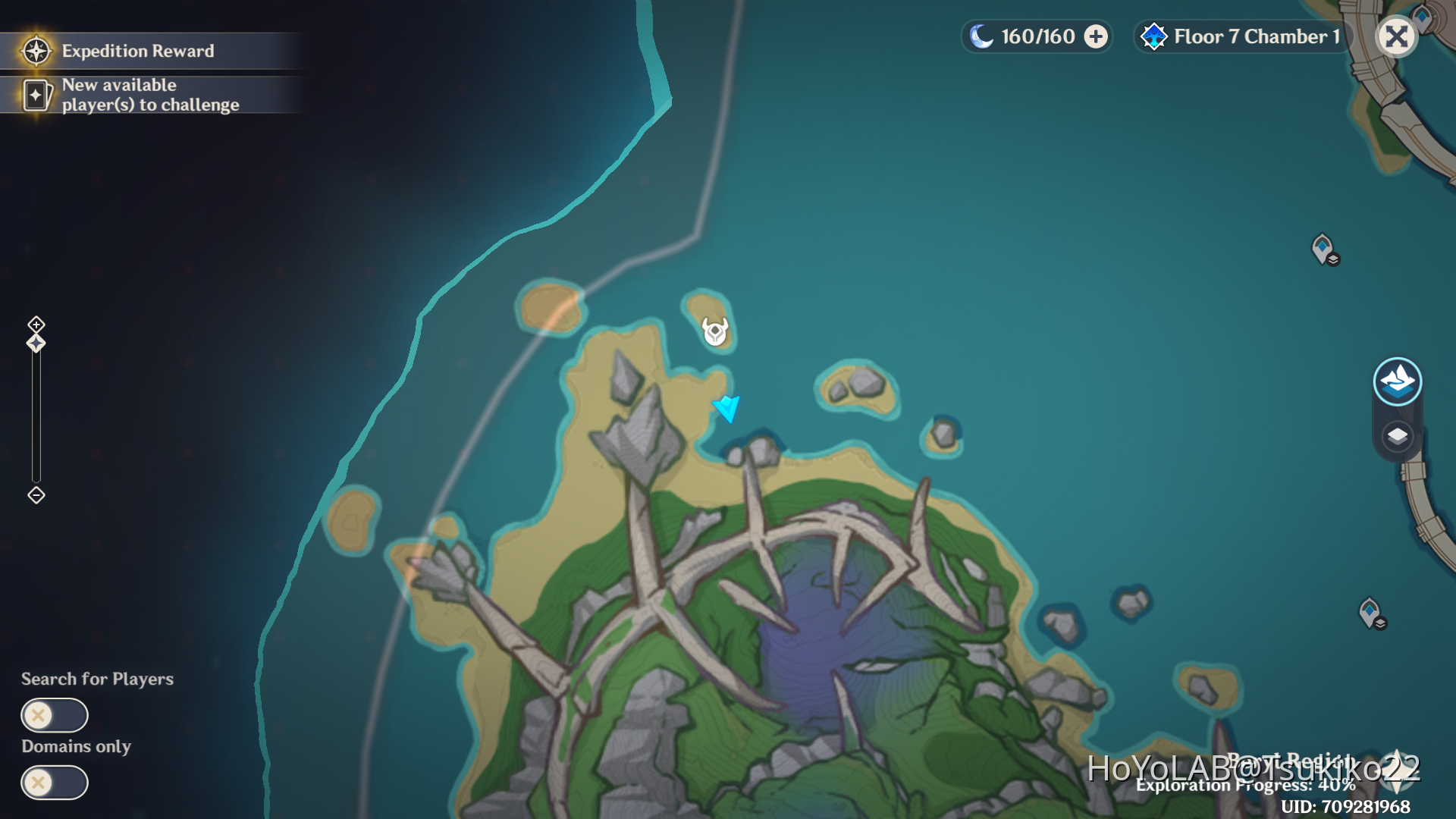Click the zoom-in control atop the zoom slider
Screen dimensions: 1456x819
(x=34, y=324)
